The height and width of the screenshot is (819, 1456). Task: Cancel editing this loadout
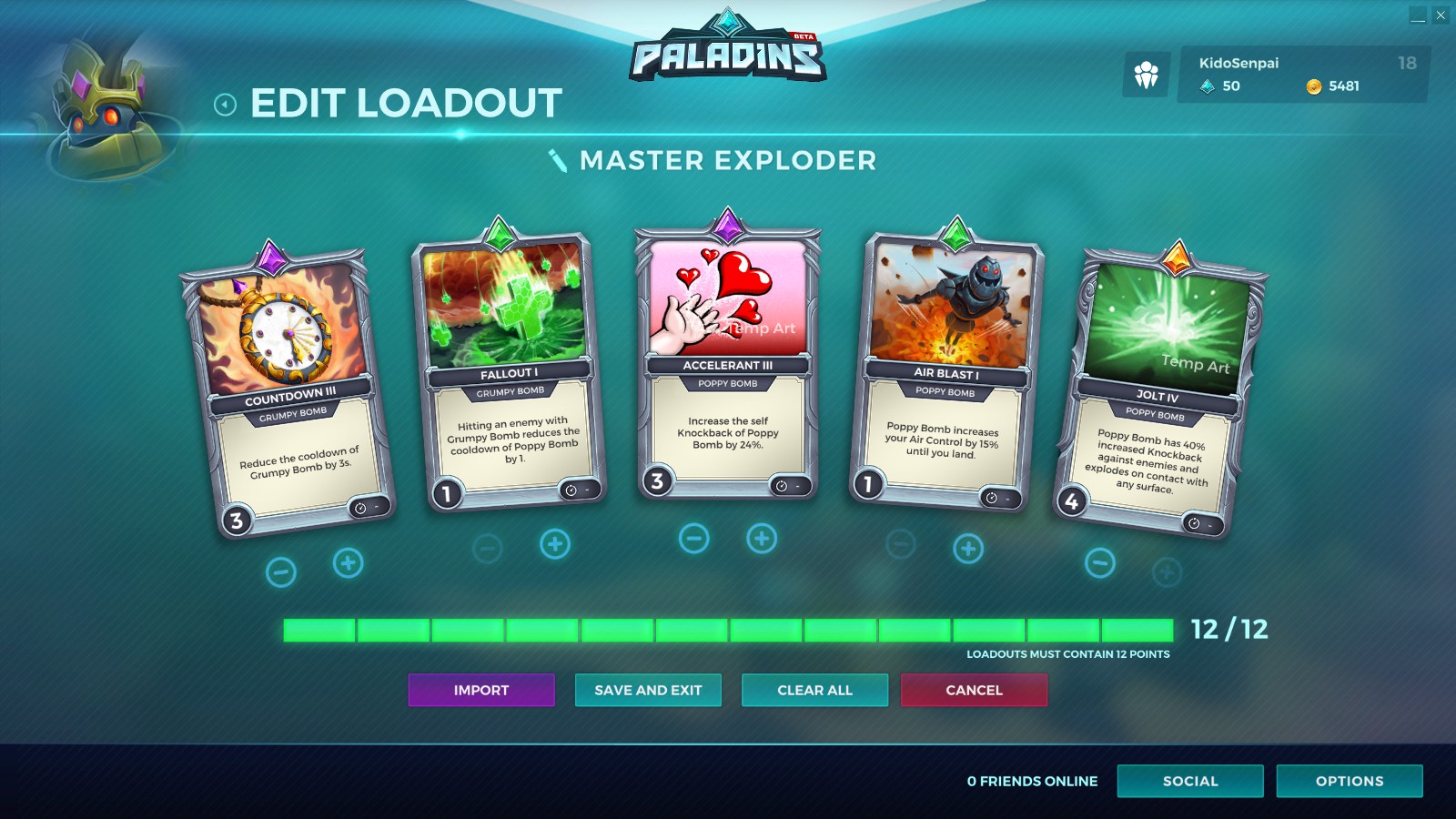974,690
